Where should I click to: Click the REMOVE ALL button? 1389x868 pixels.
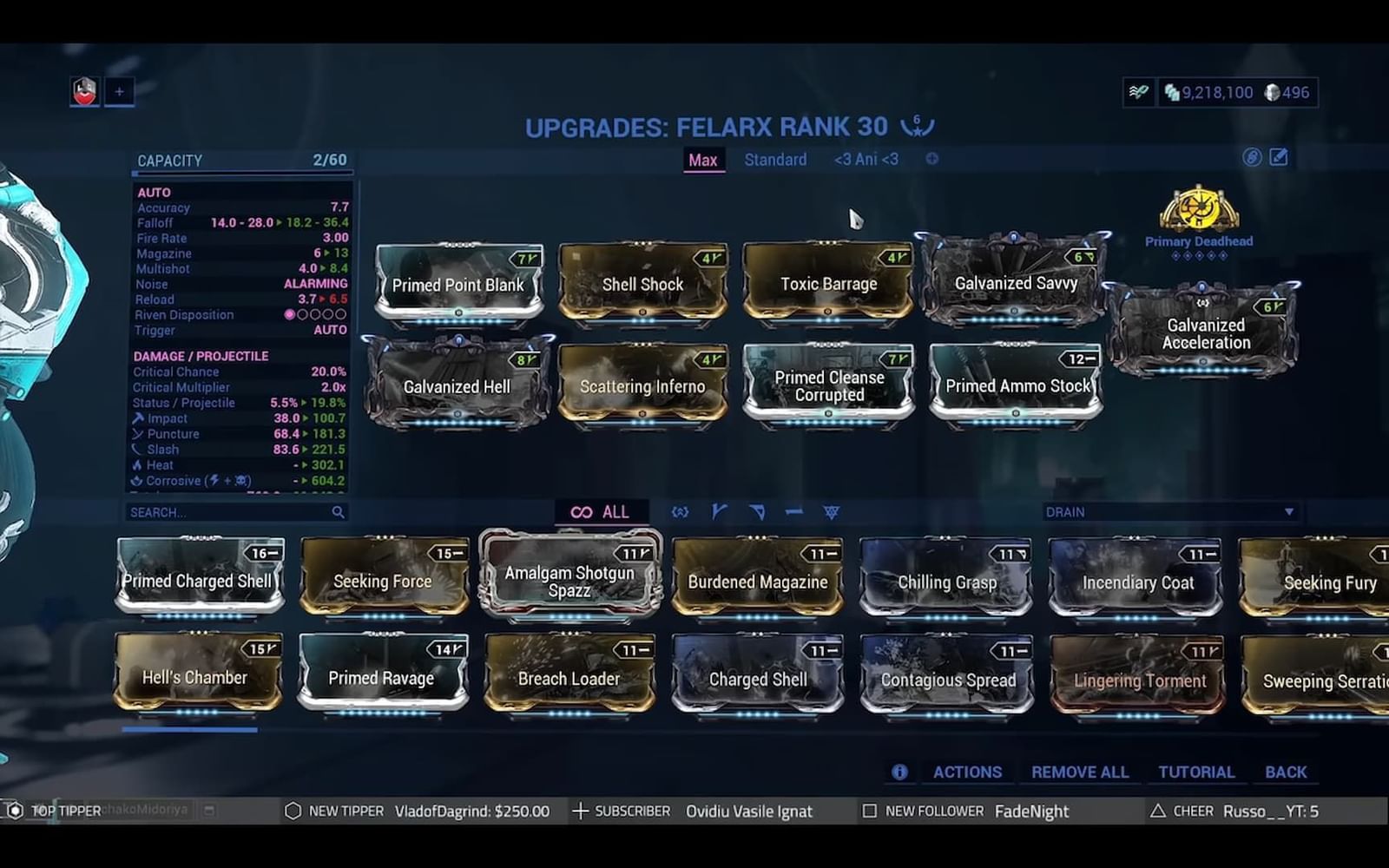1079,772
